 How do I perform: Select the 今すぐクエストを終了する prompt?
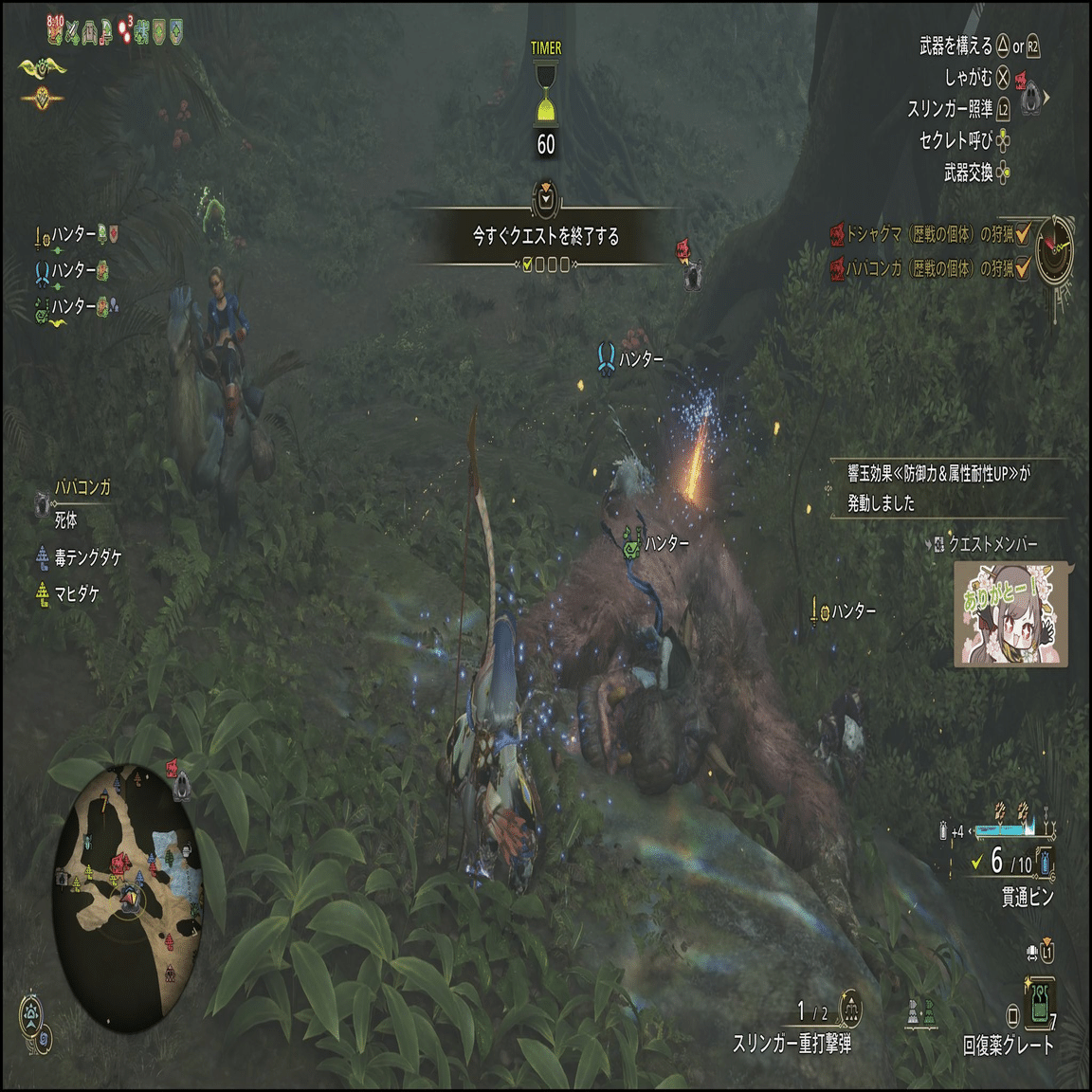[x=545, y=236]
